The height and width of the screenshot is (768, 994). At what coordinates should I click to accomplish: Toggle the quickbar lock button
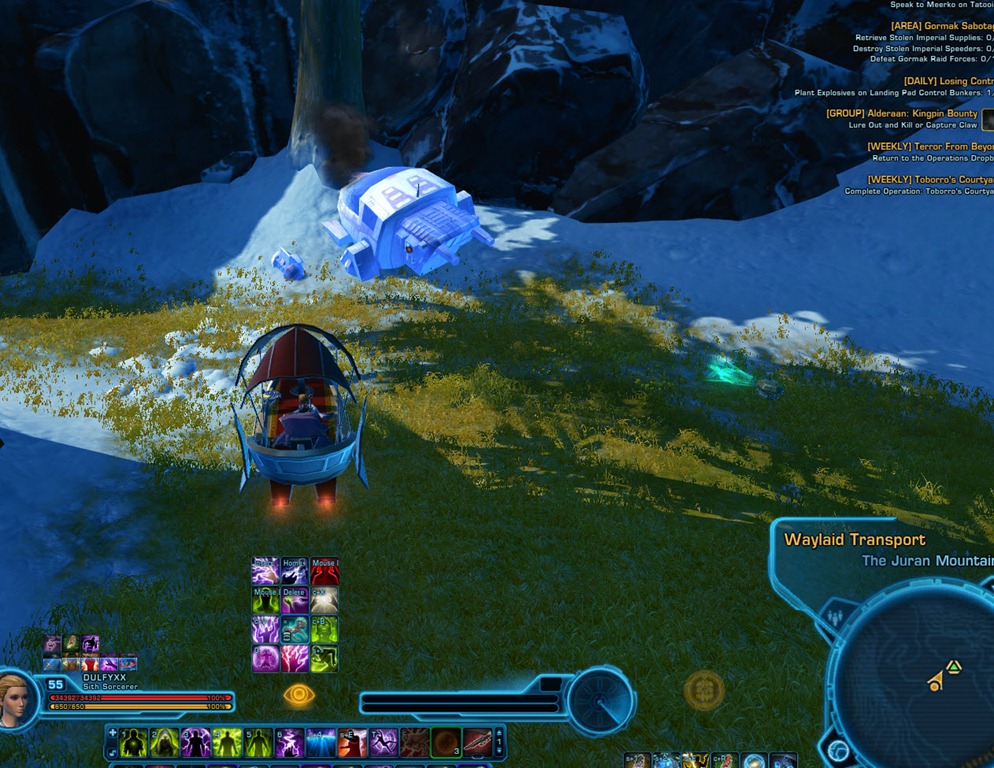(x=111, y=752)
